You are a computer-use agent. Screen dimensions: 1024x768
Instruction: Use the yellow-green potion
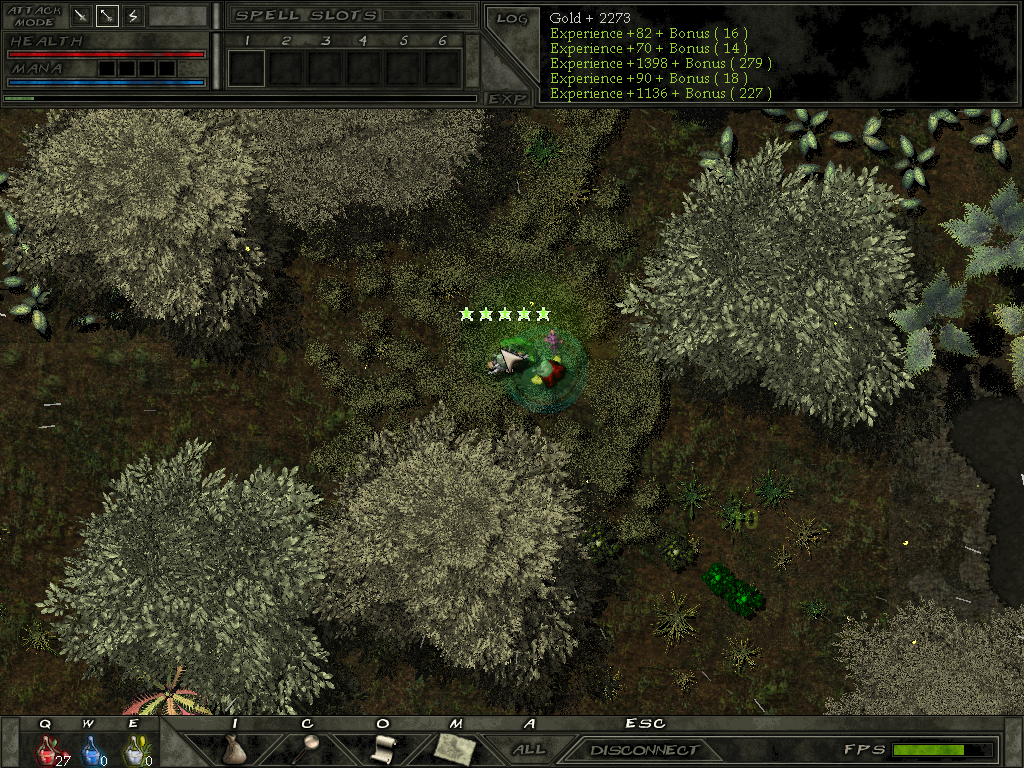pos(132,750)
